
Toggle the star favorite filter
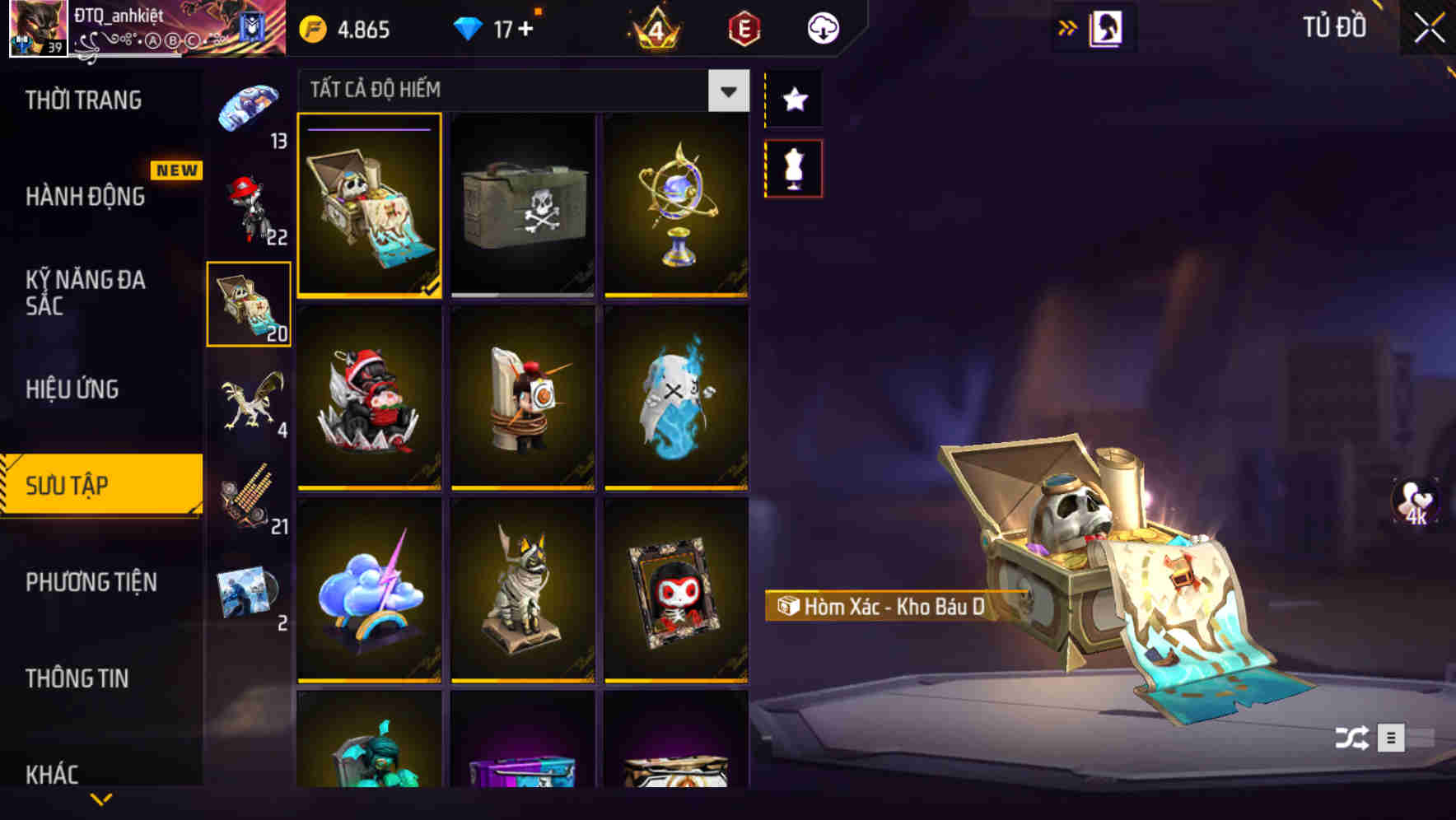[x=793, y=100]
